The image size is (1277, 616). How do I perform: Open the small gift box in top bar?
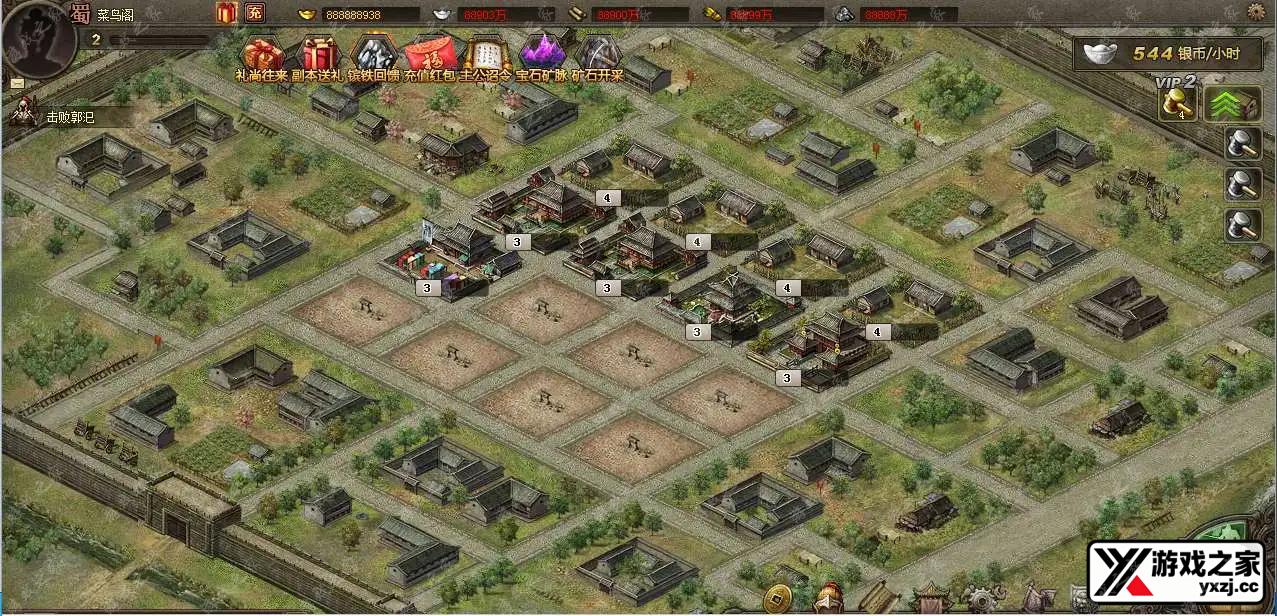pyautogui.click(x=225, y=13)
